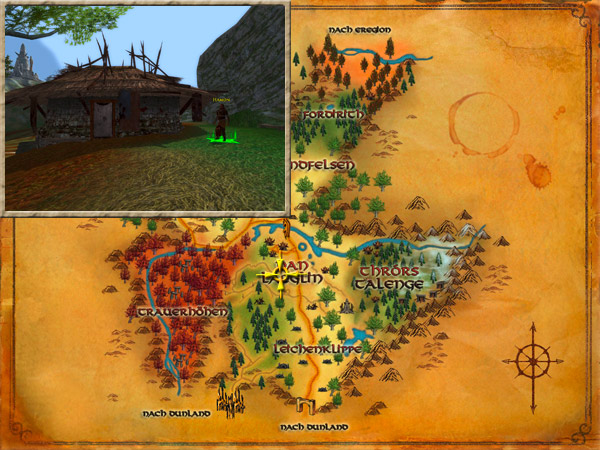600x450 pixels.
Task: Select the Fordirith region label
Action: click(x=331, y=115)
